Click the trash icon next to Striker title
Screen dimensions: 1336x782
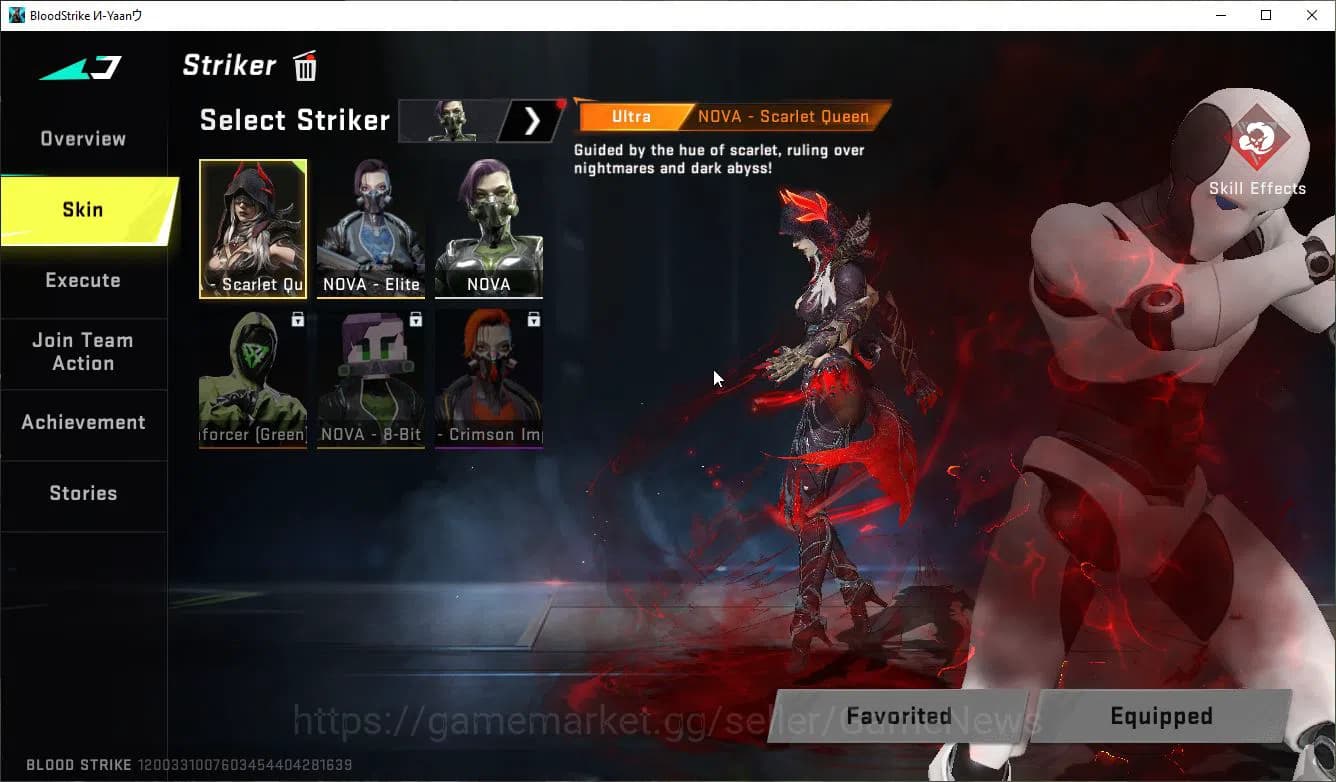tap(304, 64)
